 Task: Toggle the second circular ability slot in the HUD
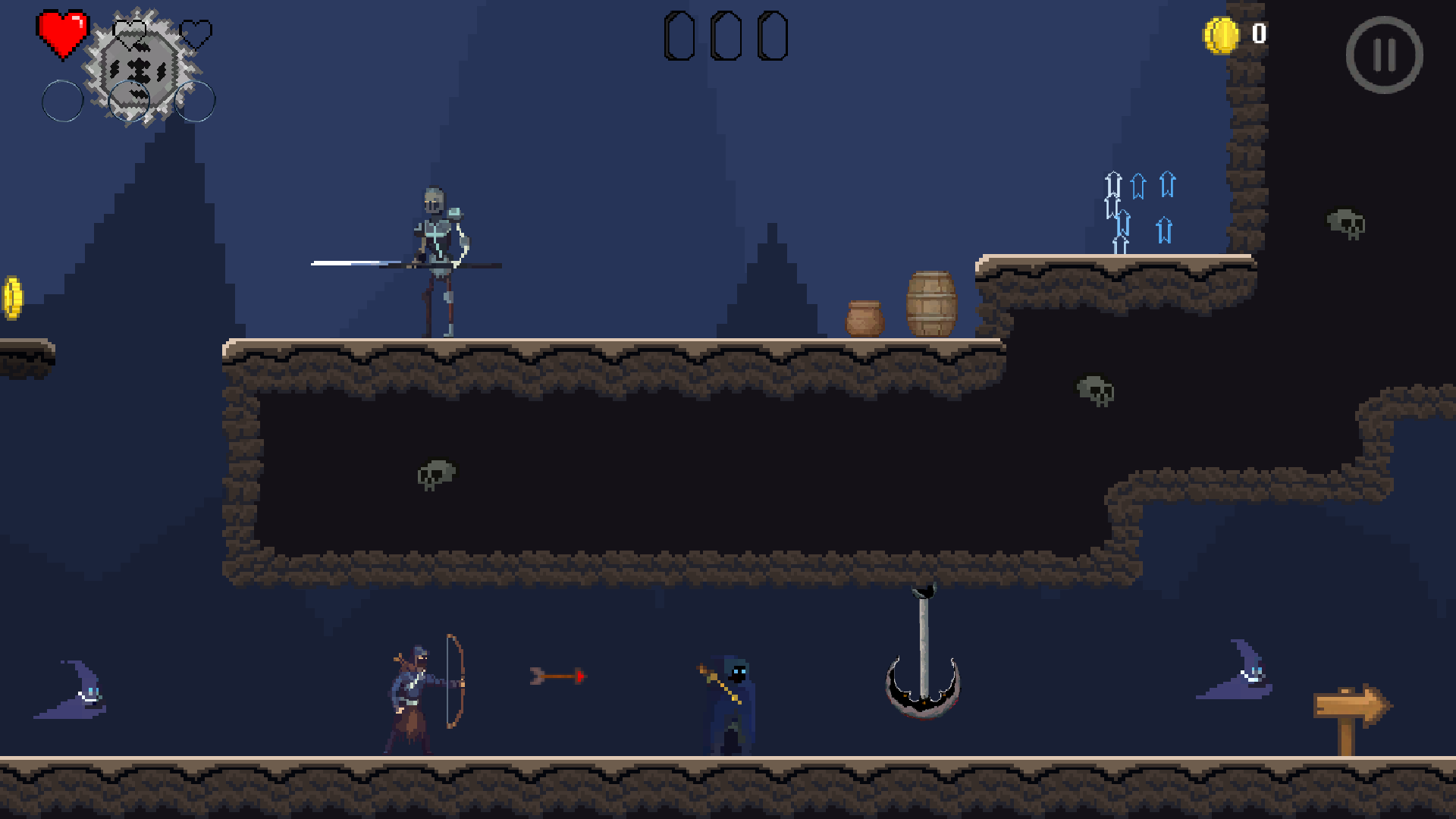127,101
